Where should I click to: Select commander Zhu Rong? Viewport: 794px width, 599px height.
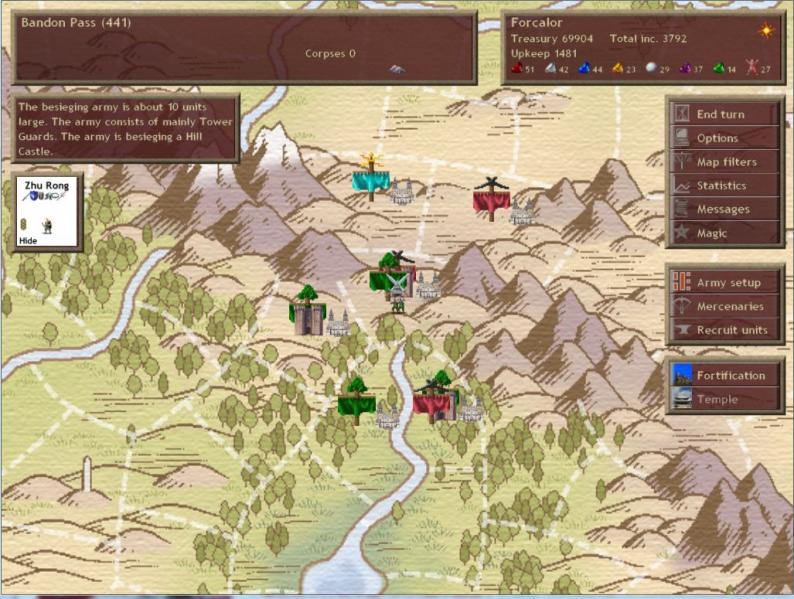point(46,211)
